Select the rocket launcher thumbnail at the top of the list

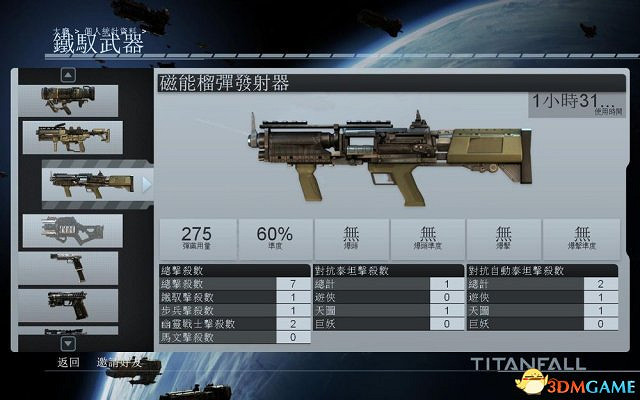pyautogui.click(x=68, y=98)
